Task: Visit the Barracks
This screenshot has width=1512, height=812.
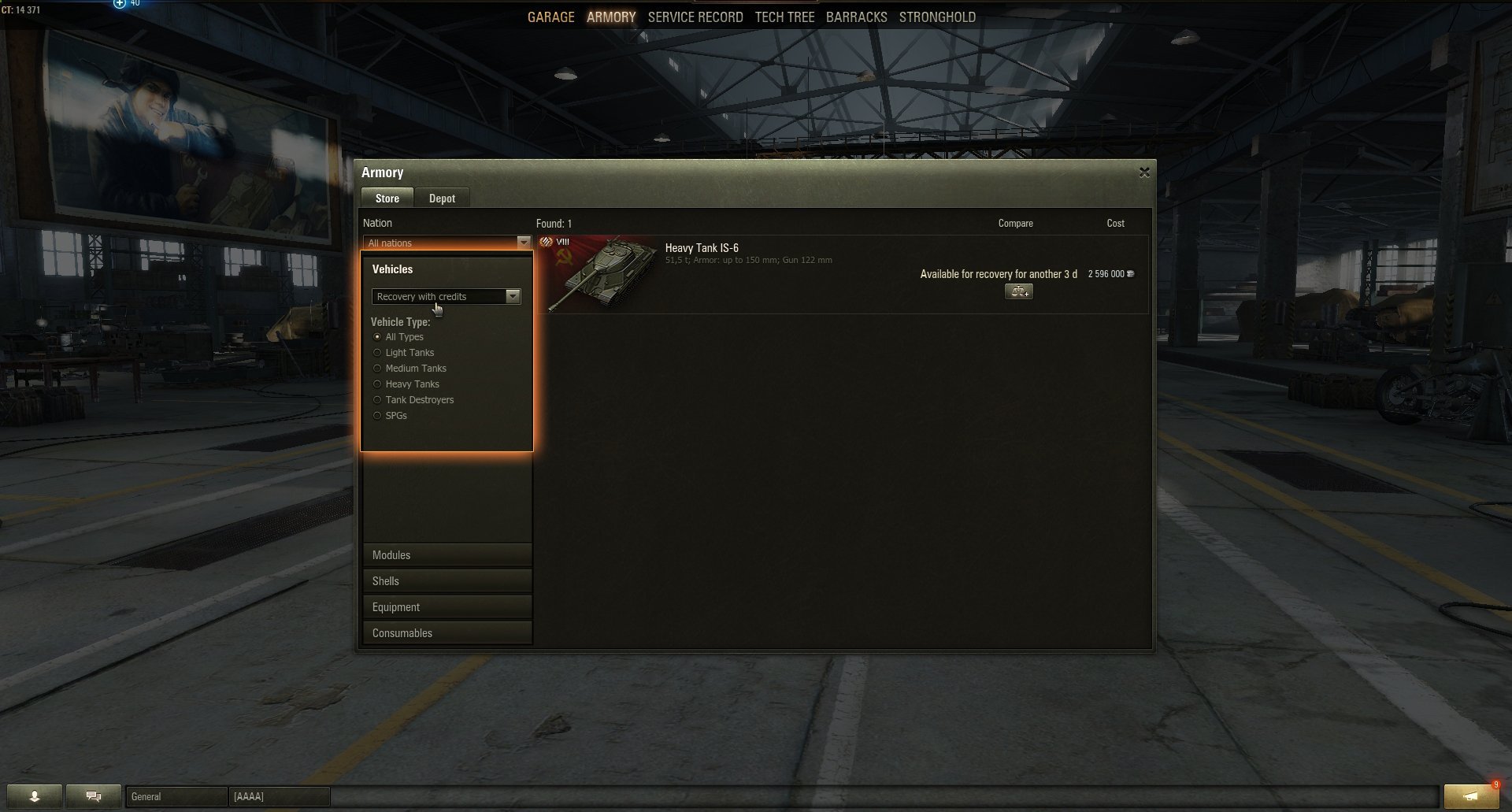Action: coord(856,17)
